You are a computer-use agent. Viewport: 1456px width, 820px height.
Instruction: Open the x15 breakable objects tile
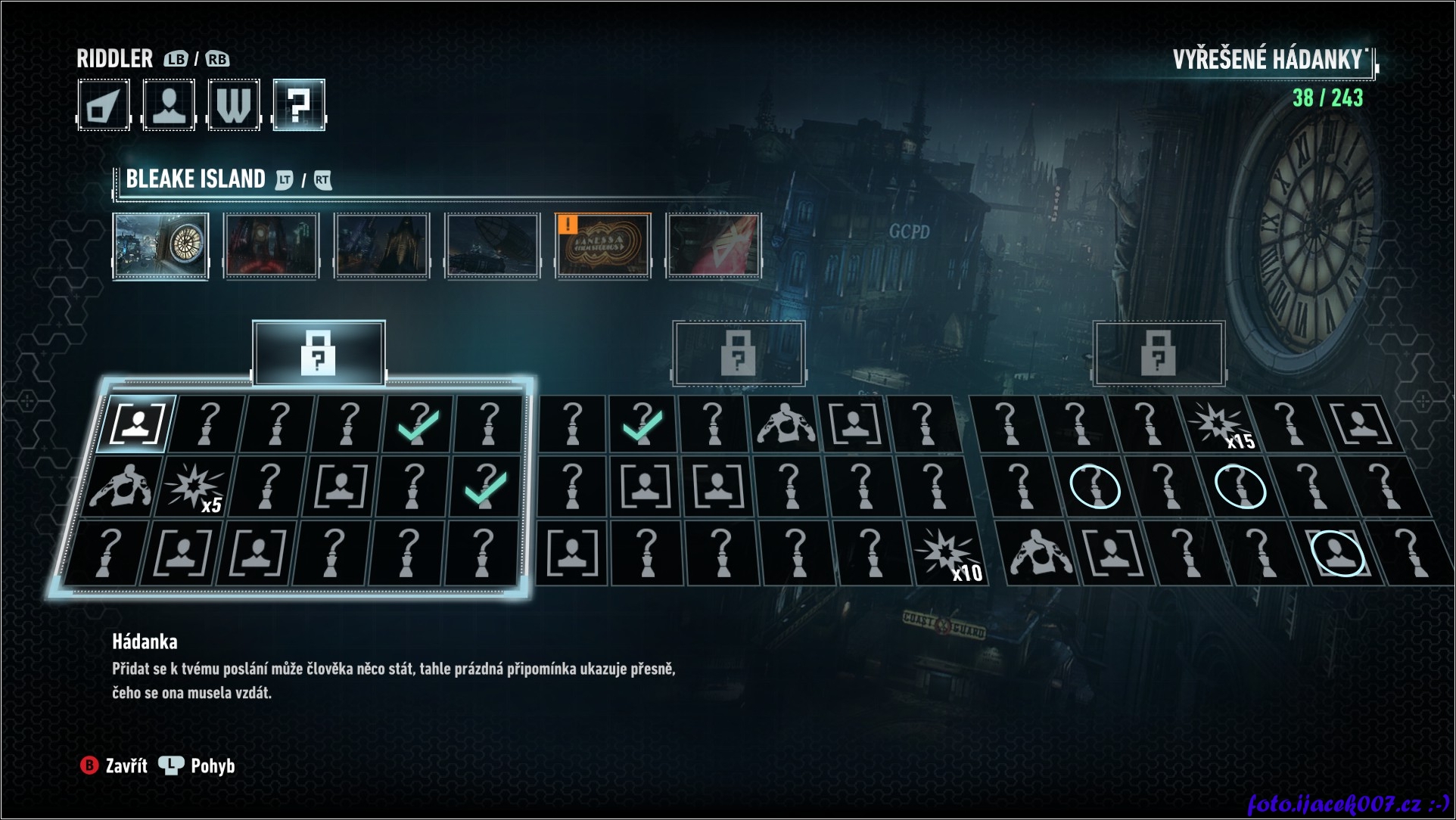coord(1220,424)
